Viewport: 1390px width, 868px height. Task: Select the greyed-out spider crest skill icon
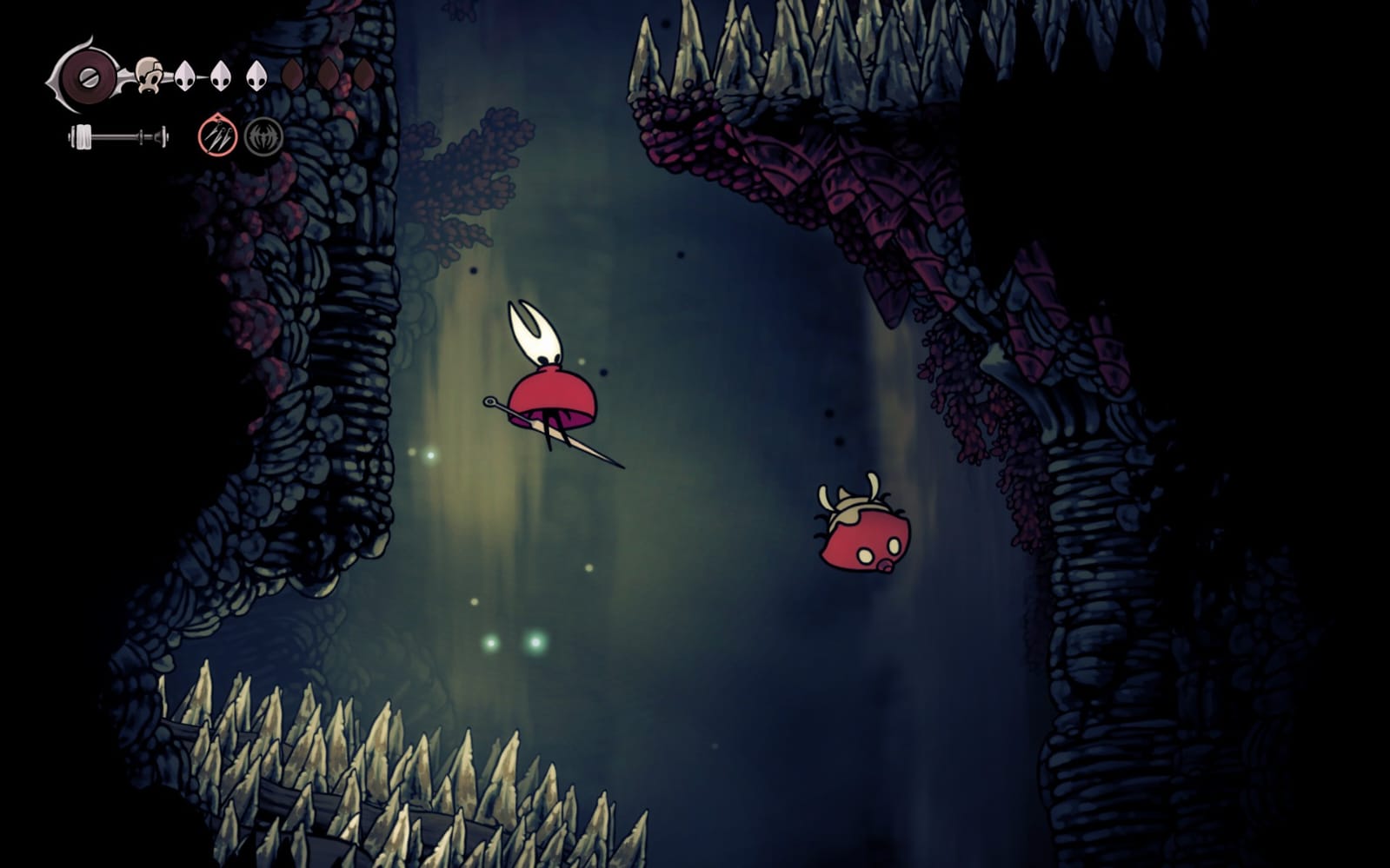(x=263, y=137)
